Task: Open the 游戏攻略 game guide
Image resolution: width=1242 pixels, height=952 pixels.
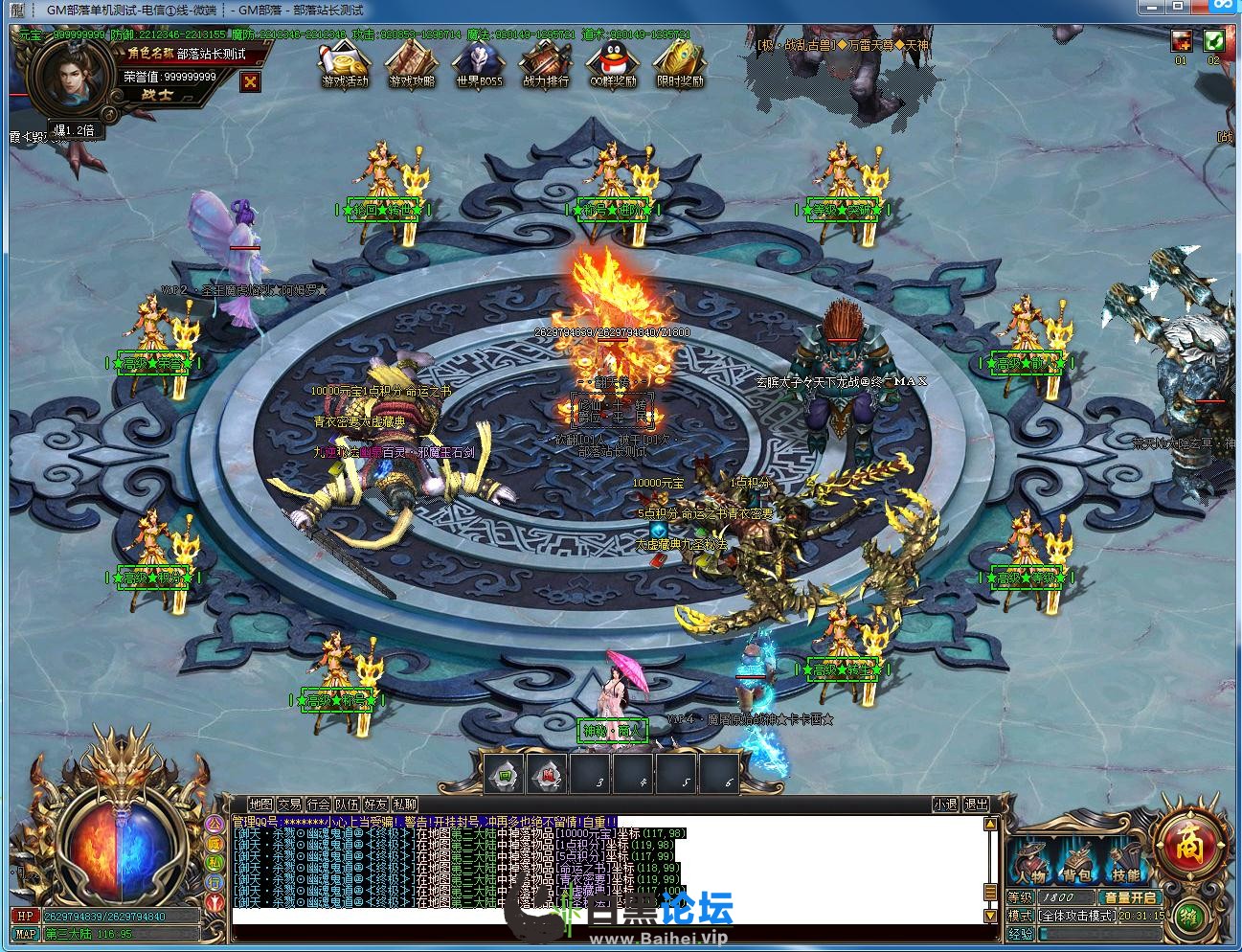Action: pos(412,63)
